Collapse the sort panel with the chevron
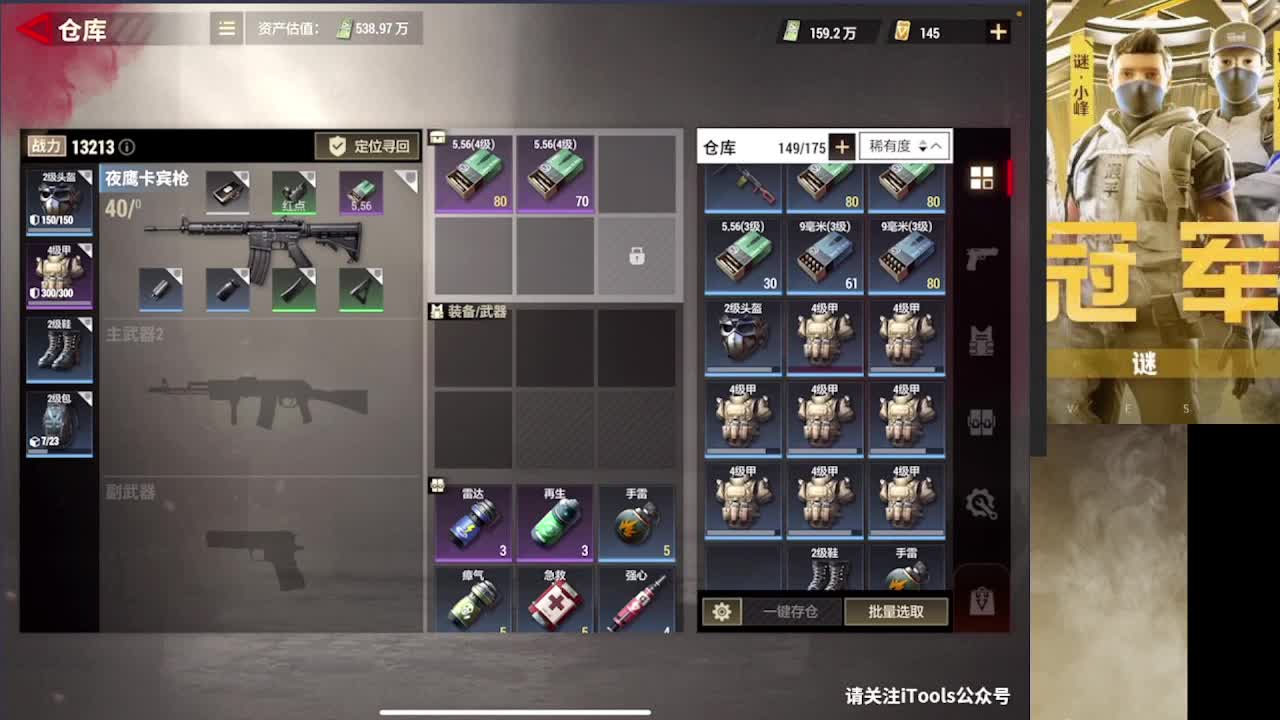 pos(937,146)
